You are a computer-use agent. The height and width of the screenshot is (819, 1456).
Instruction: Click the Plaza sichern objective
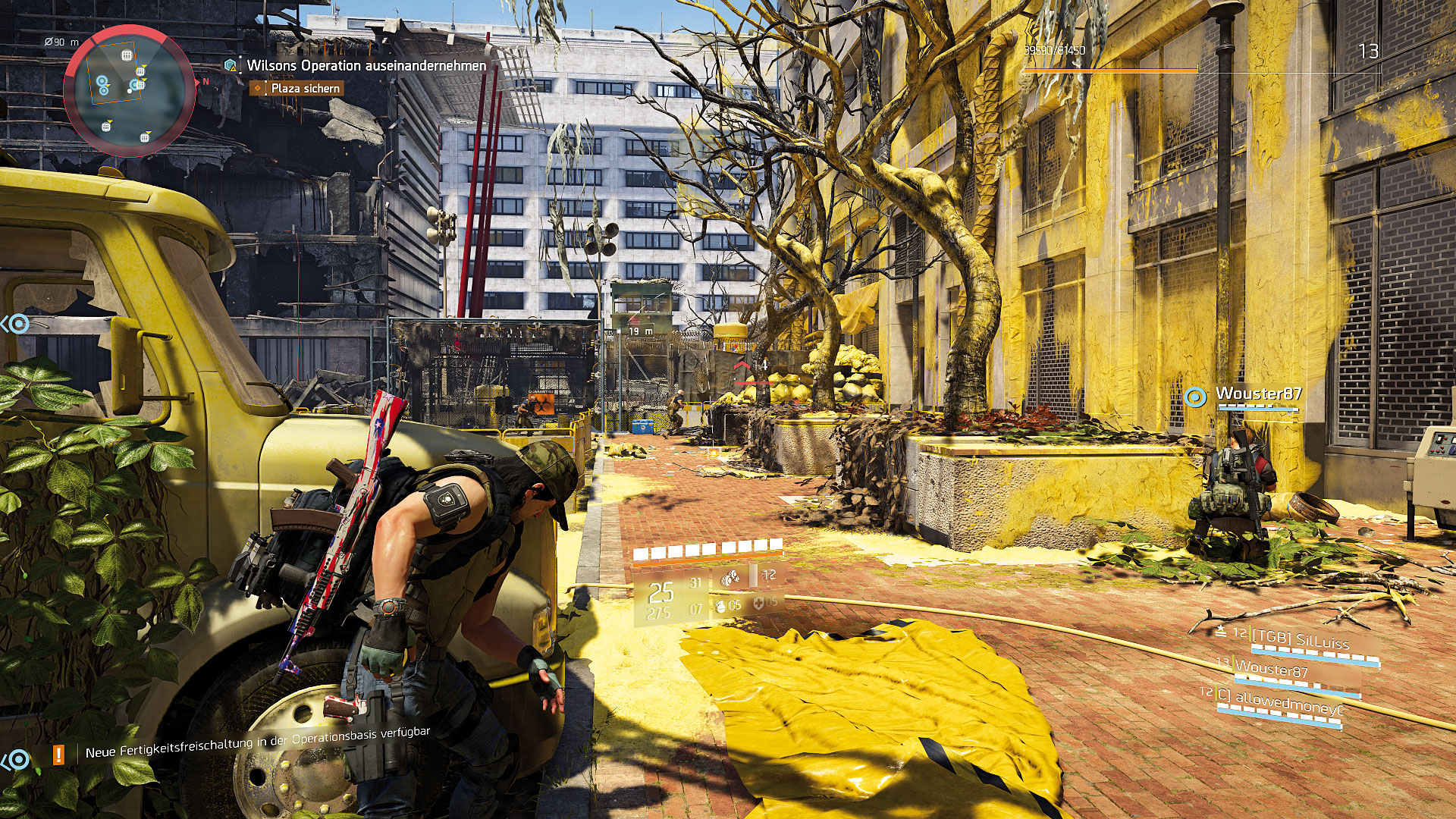click(x=305, y=89)
